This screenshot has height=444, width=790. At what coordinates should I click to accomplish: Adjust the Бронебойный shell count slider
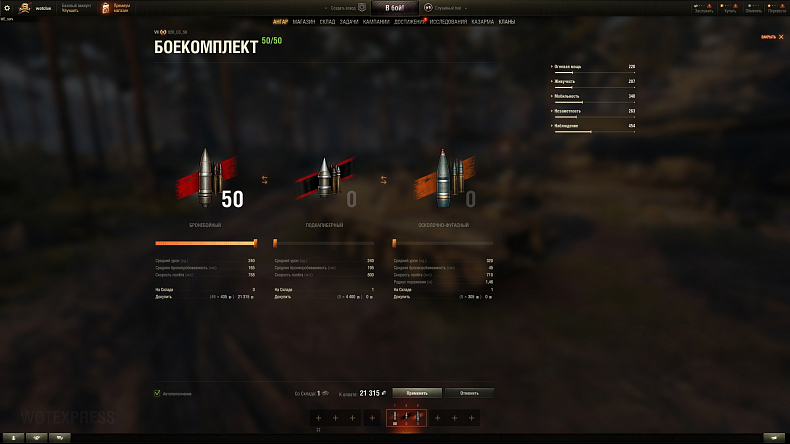pyautogui.click(x=255, y=243)
